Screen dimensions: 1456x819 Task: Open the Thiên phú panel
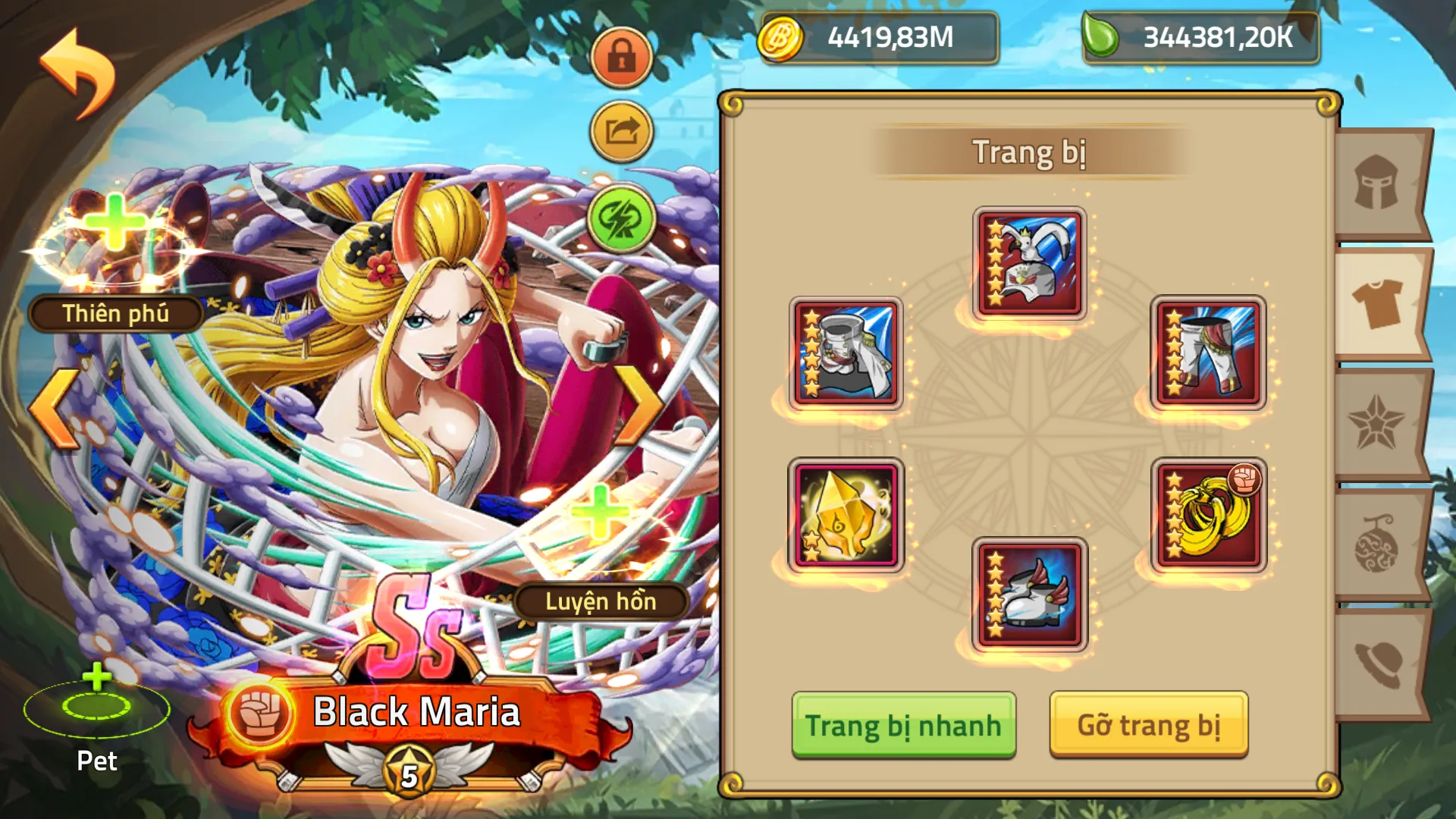114,313
